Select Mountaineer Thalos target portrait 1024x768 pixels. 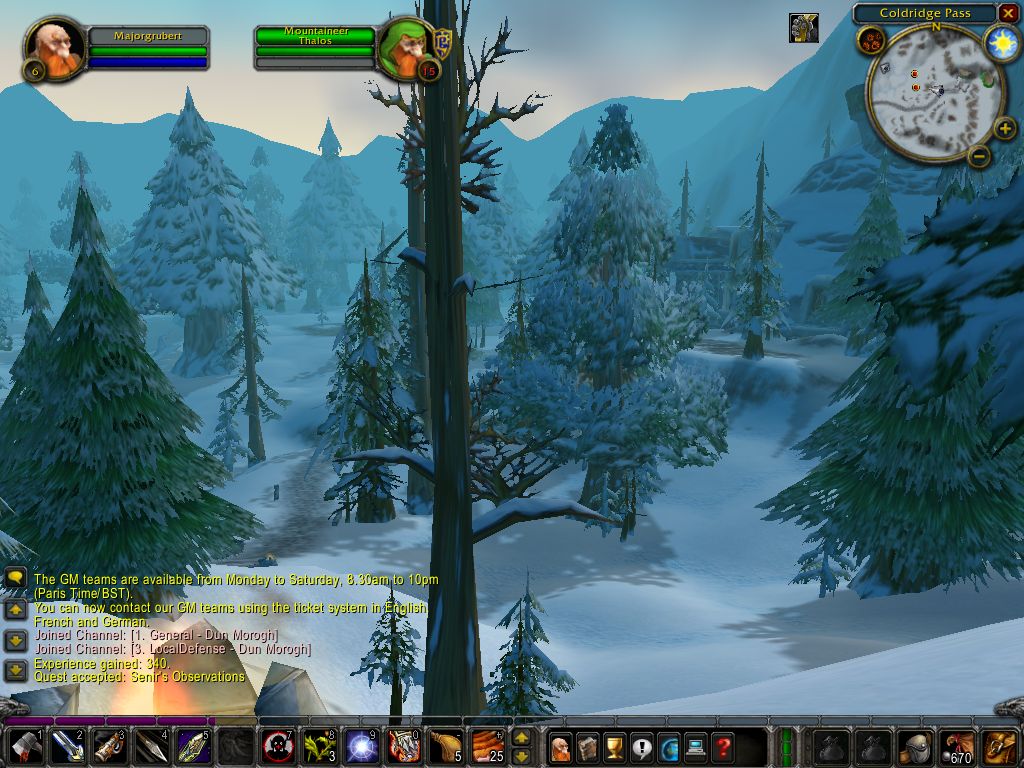point(405,47)
